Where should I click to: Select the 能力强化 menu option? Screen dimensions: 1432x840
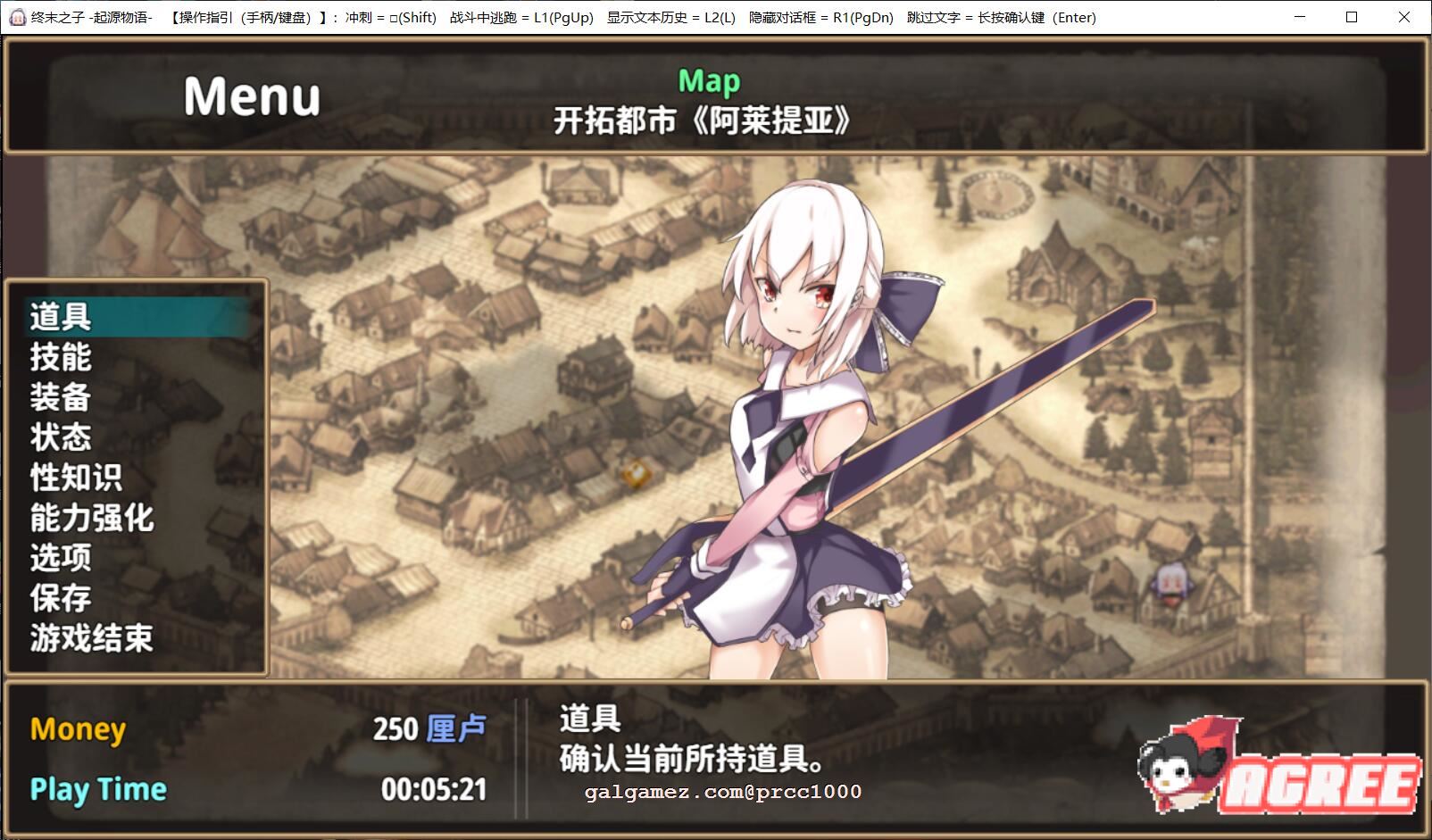(89, 518)
